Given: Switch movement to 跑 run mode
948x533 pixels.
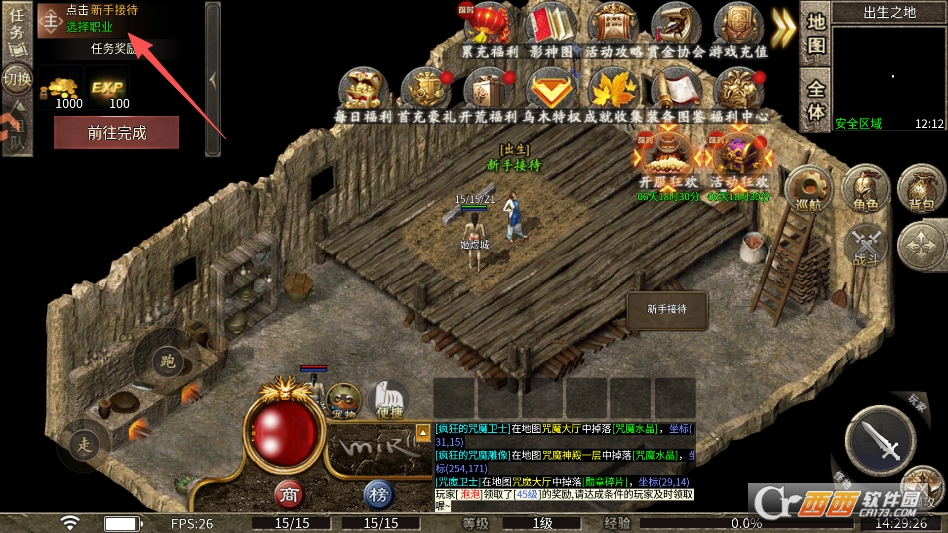Looking at the screenshot, I should (x=166, y=361).
